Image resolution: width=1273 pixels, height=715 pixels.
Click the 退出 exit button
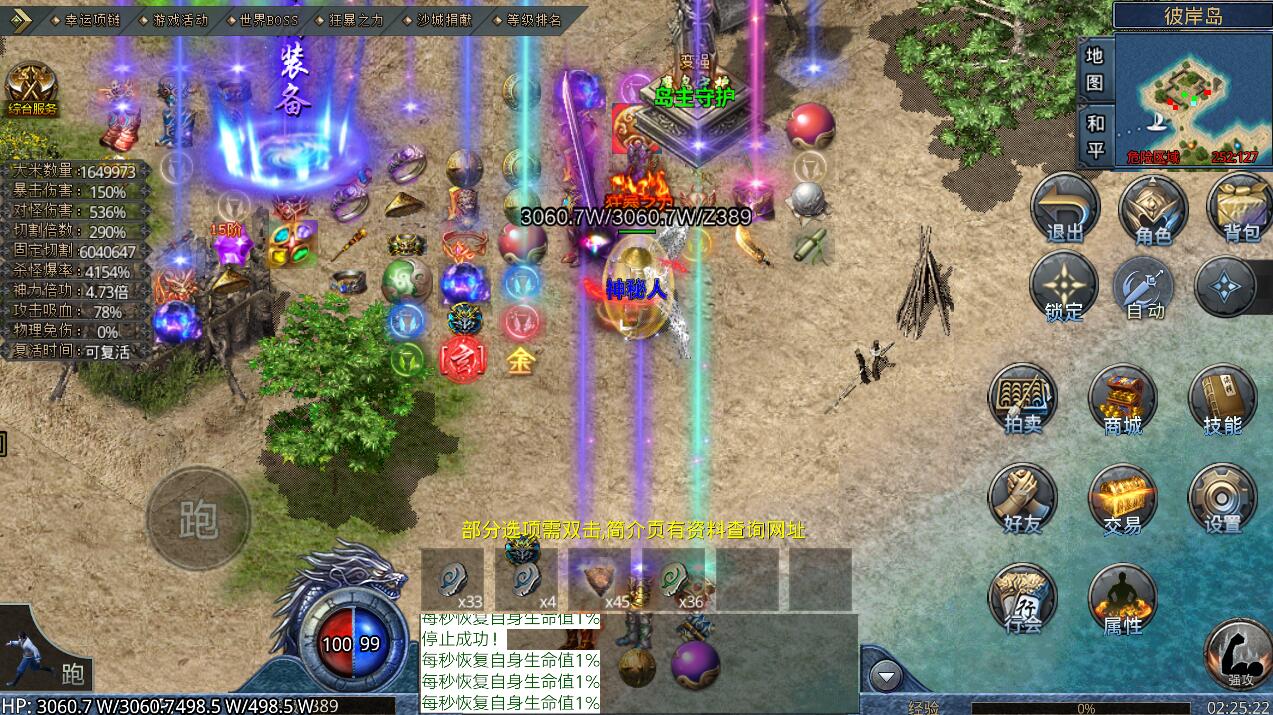[1065, 208]
